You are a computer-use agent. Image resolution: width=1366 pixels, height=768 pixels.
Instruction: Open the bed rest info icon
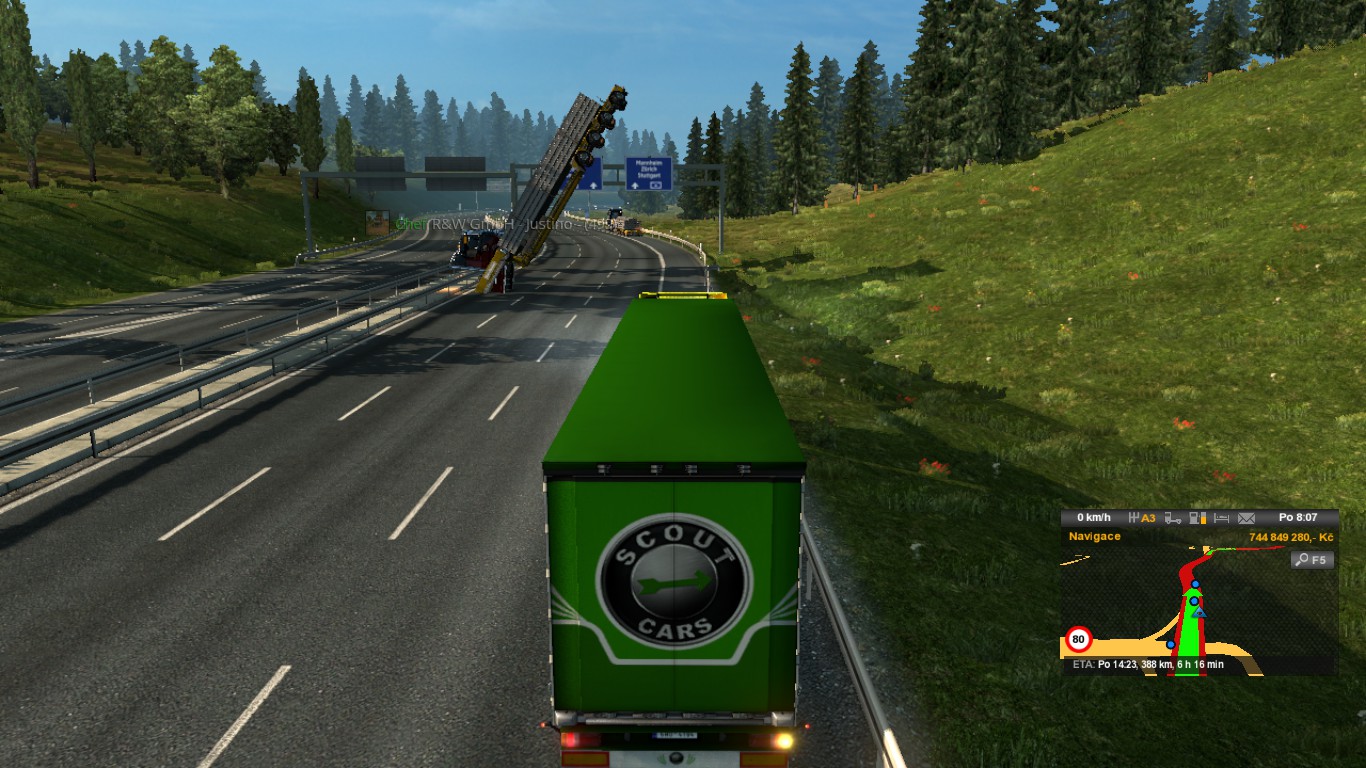pyautogui.click(x=1221, y=518)
